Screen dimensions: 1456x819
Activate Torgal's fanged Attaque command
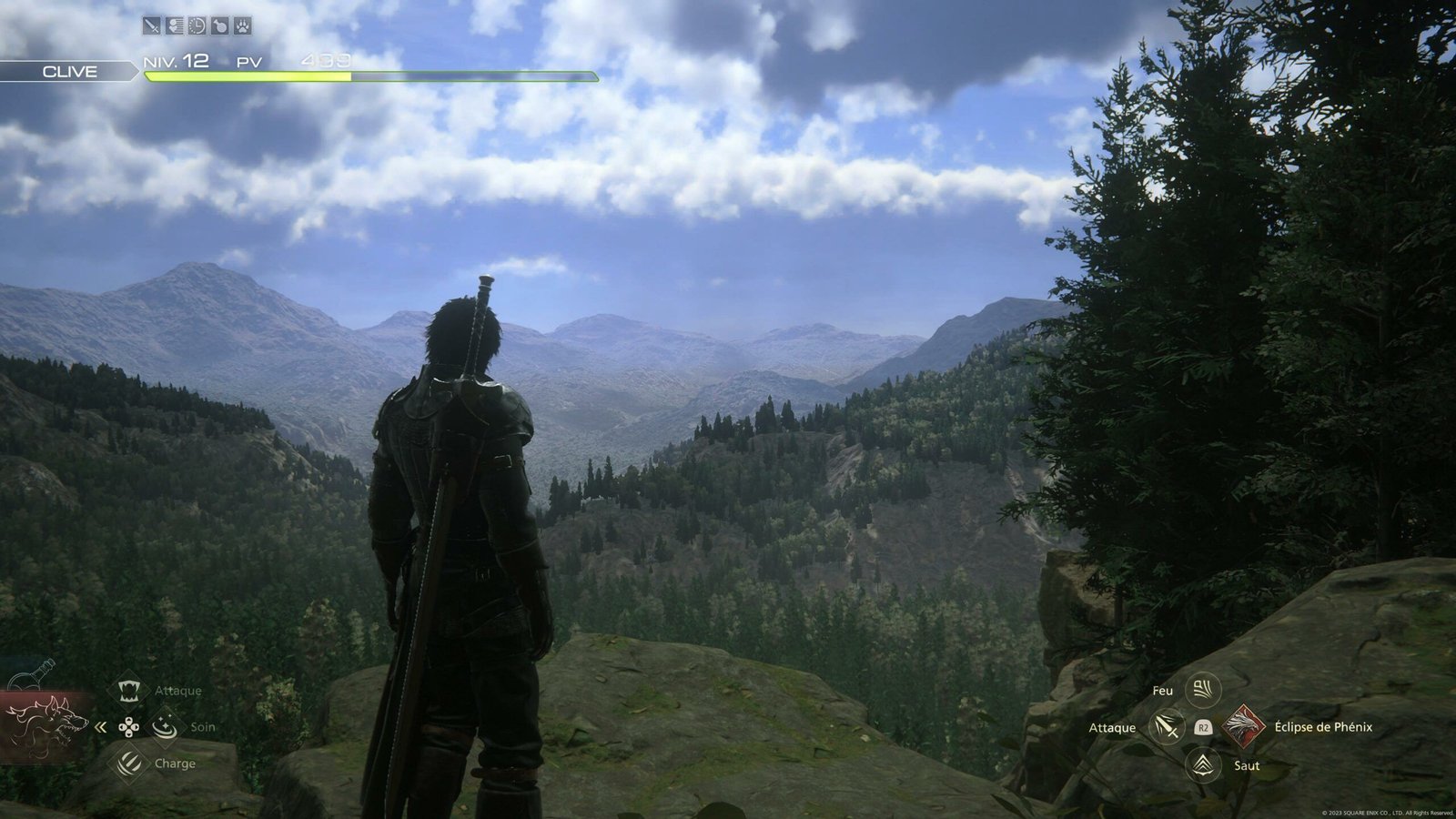tap(128, 690)
